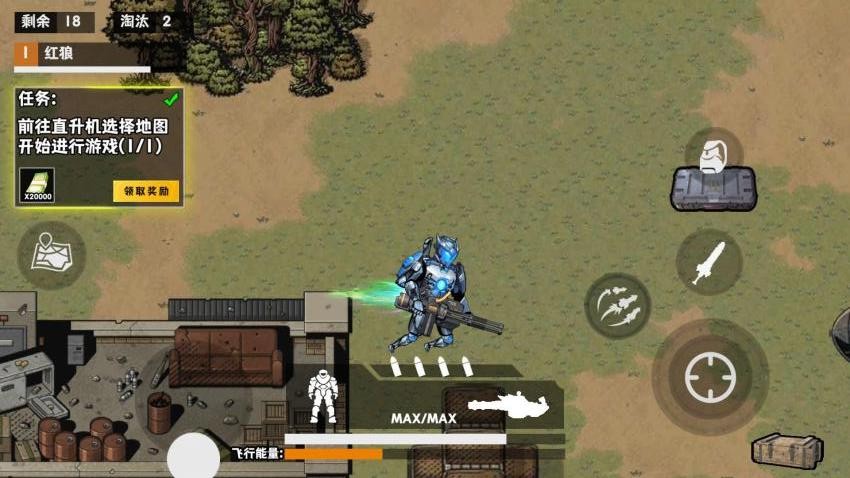Click the X20000 cash reward icon

point(37,186)
